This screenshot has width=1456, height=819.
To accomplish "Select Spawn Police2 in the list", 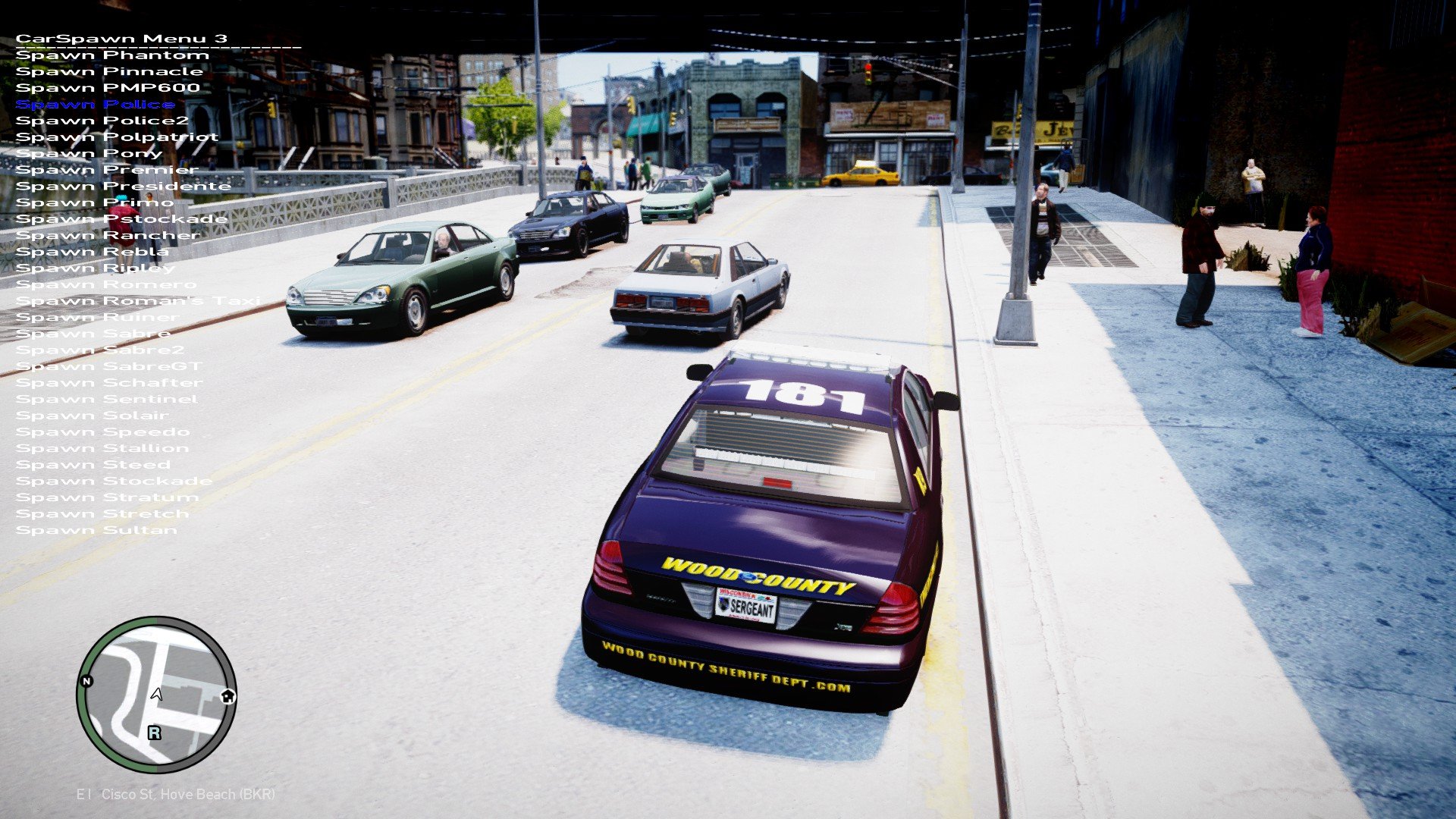I will click(x=102, y=121).
